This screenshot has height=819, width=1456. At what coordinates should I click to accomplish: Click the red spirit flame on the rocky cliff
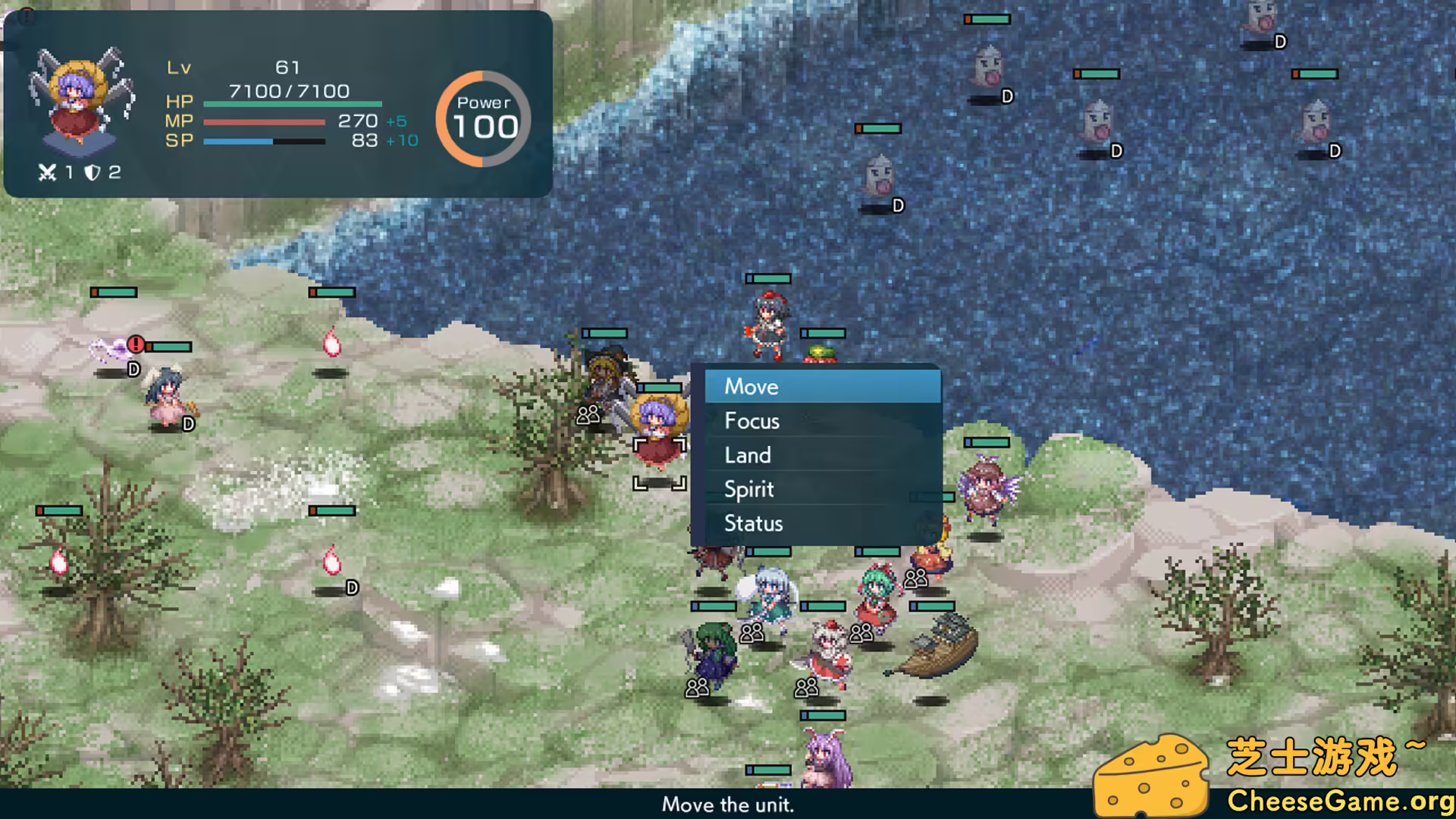332,345
